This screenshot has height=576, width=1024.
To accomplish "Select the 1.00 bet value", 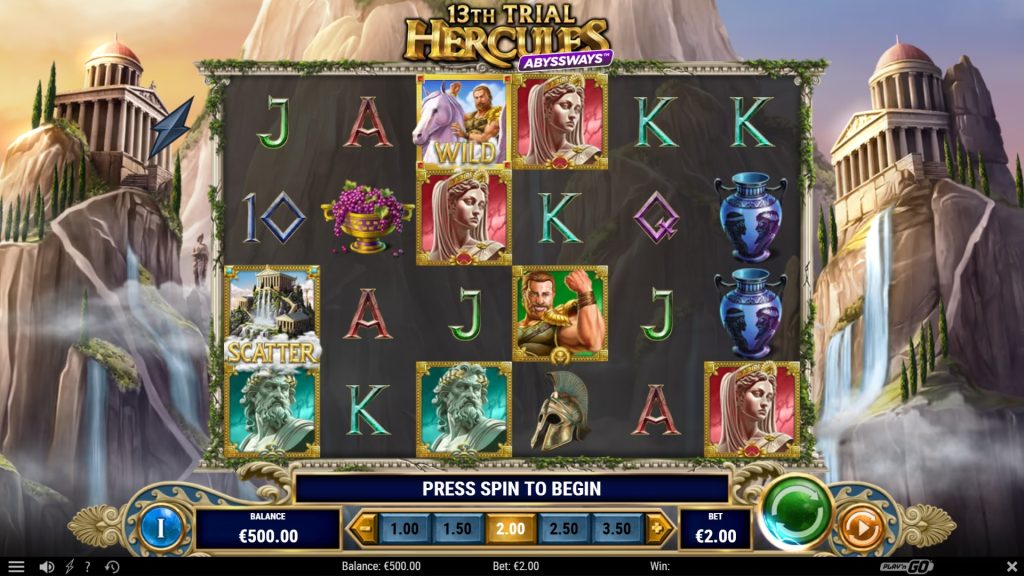I will click(x=403, y=528).
